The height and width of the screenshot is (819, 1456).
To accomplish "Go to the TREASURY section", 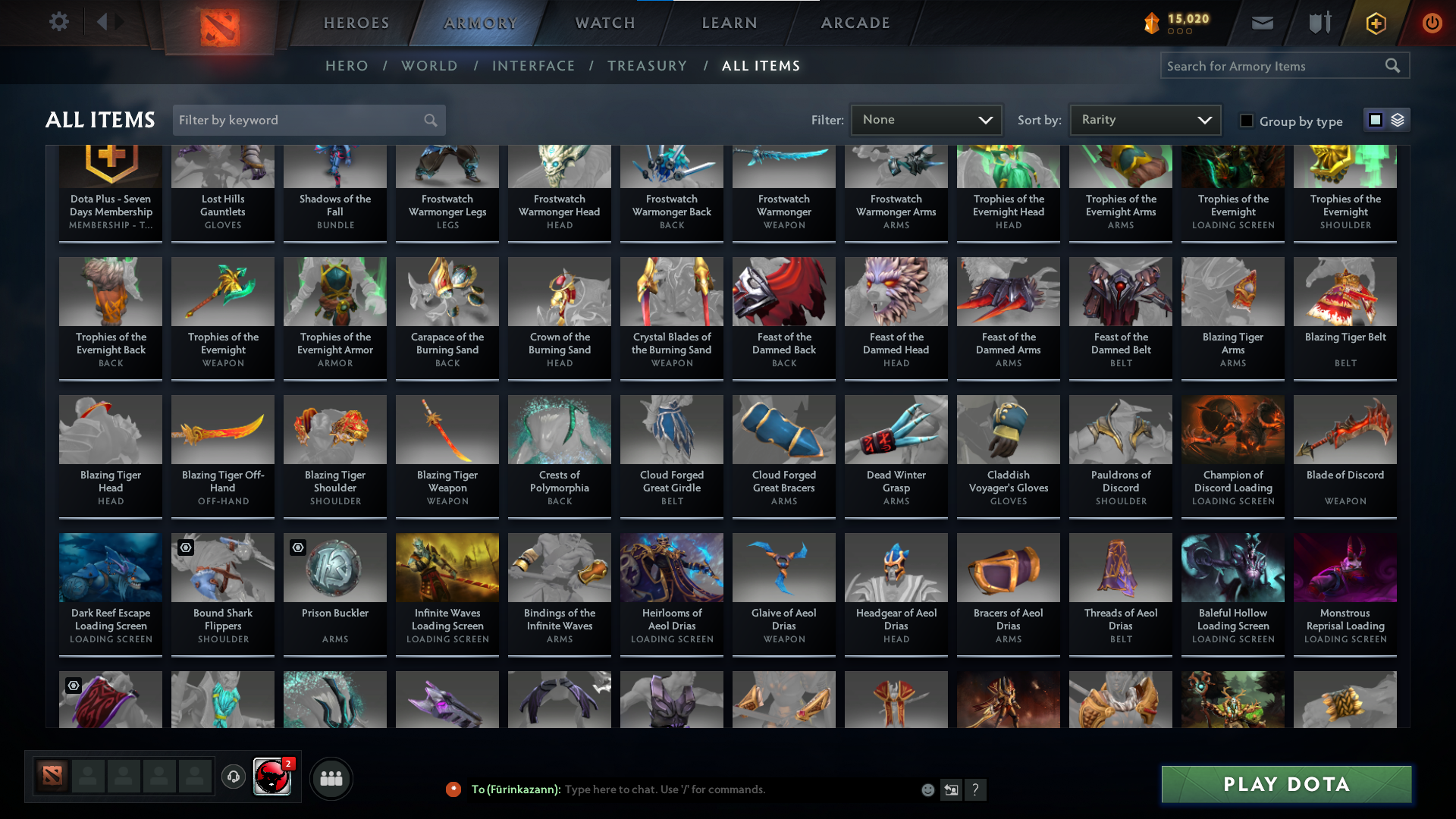I will click(648, 66).
